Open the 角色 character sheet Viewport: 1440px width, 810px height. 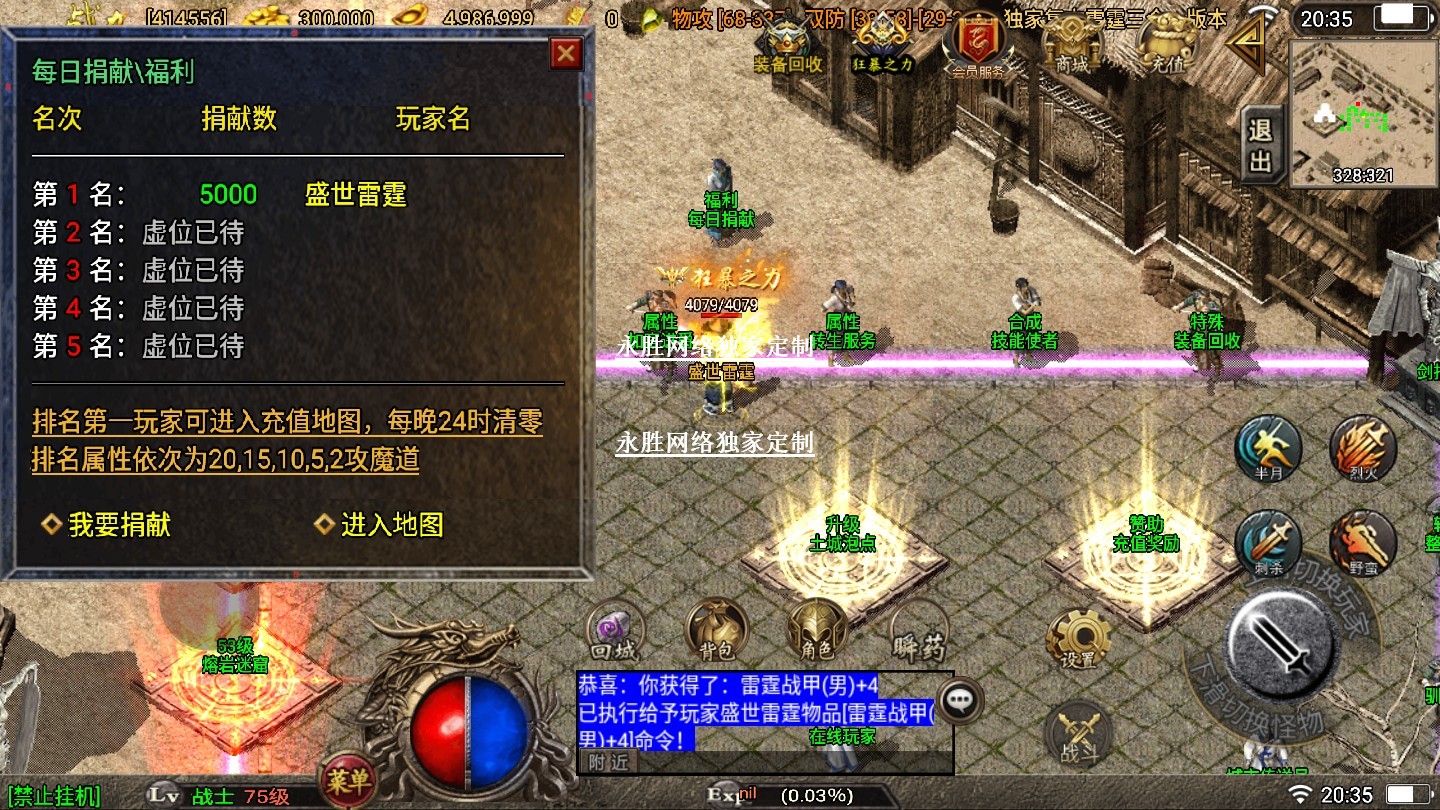tap(817, 633)
